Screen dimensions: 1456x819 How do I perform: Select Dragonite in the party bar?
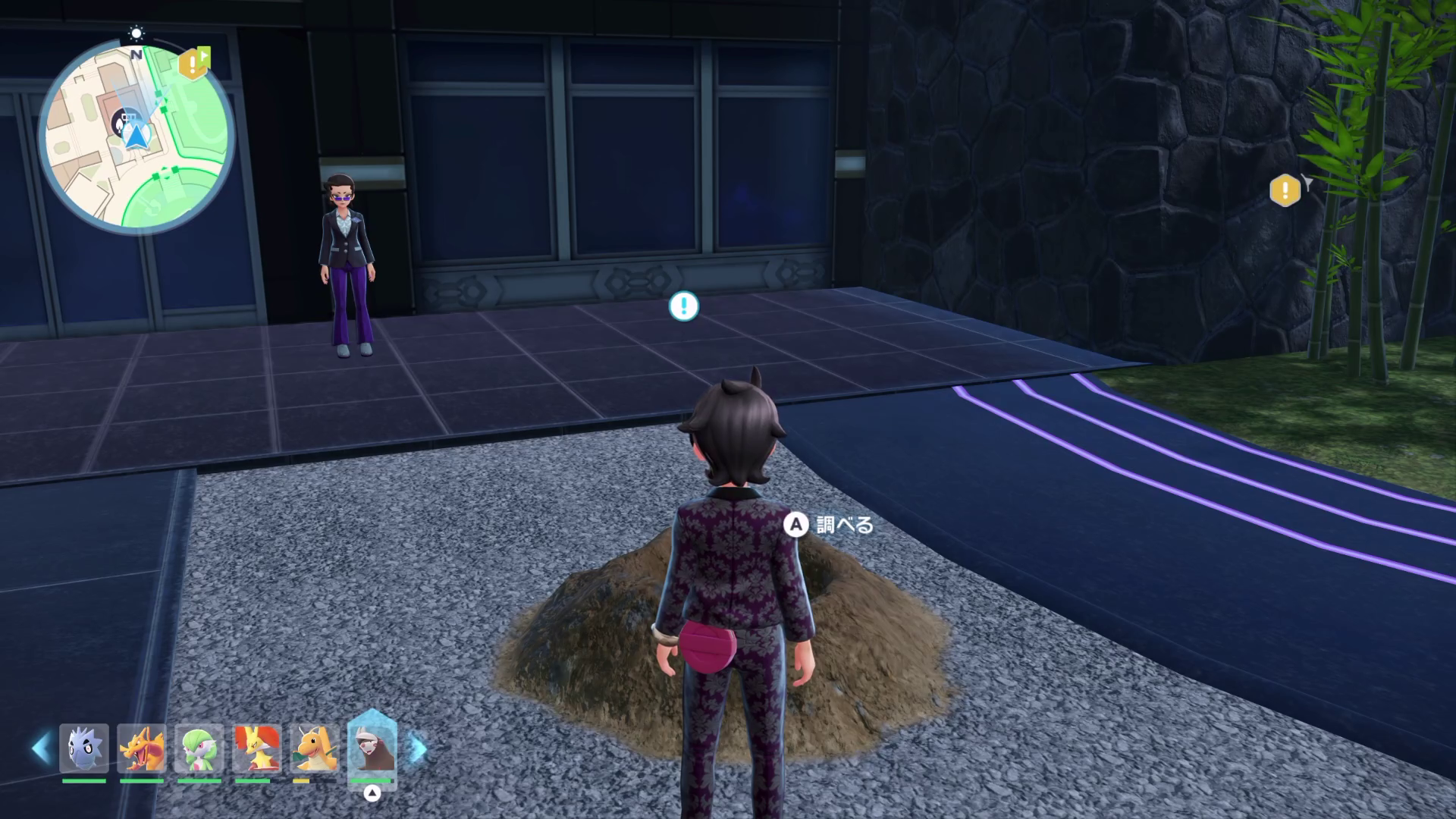(315, 749)
